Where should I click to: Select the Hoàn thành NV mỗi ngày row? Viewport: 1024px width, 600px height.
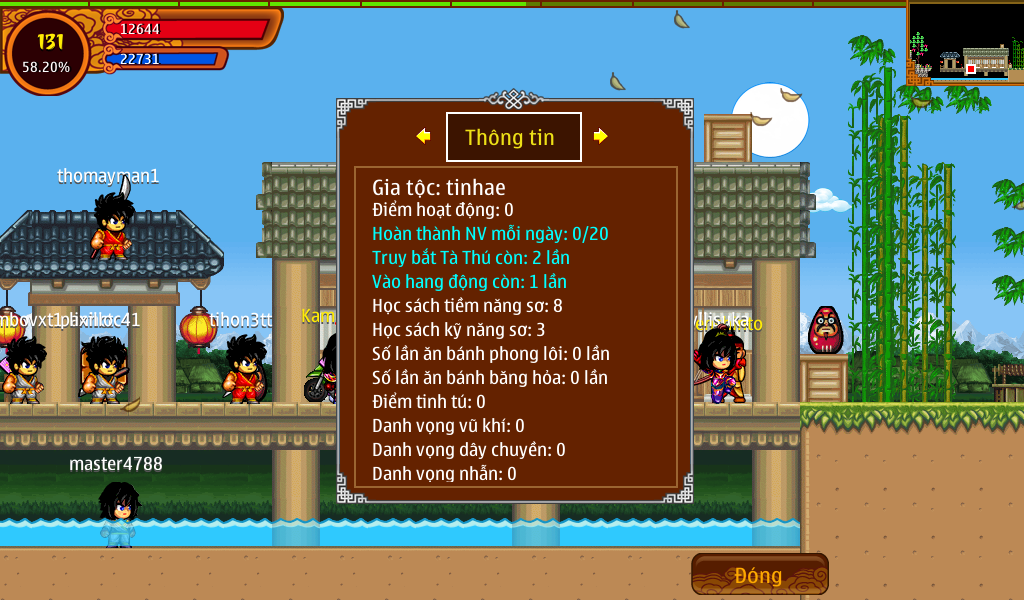click(490, 234)
